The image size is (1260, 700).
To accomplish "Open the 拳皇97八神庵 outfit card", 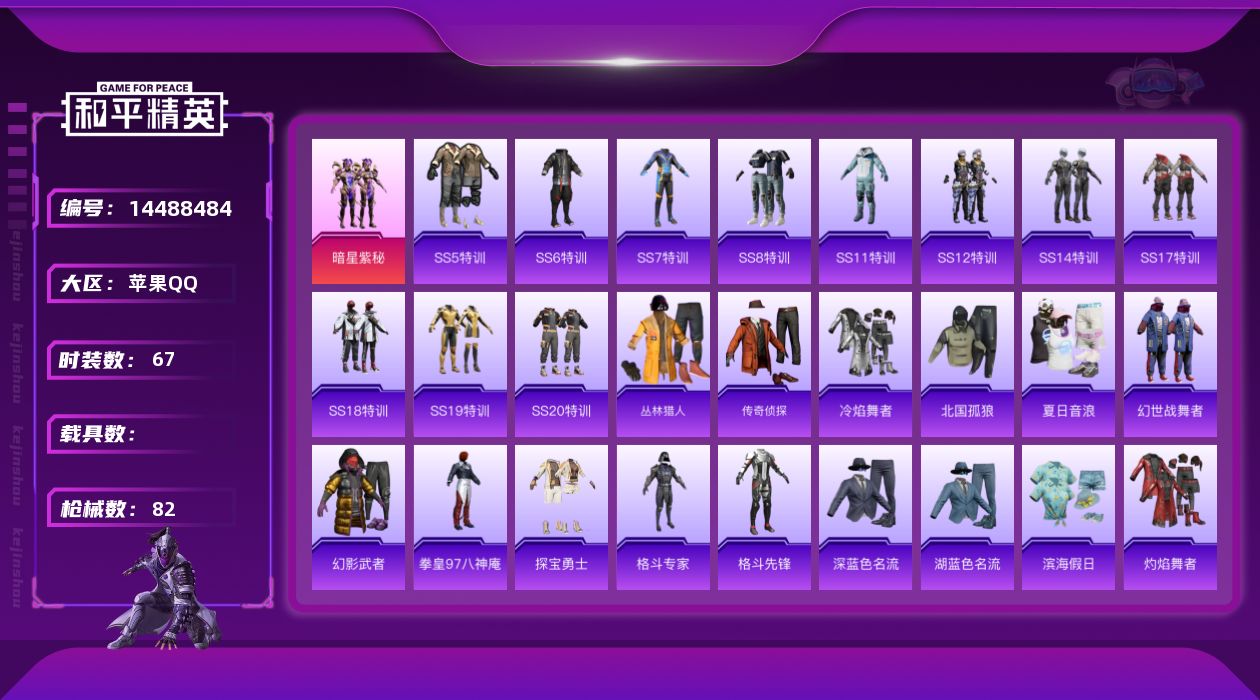I will coord(460,516).
